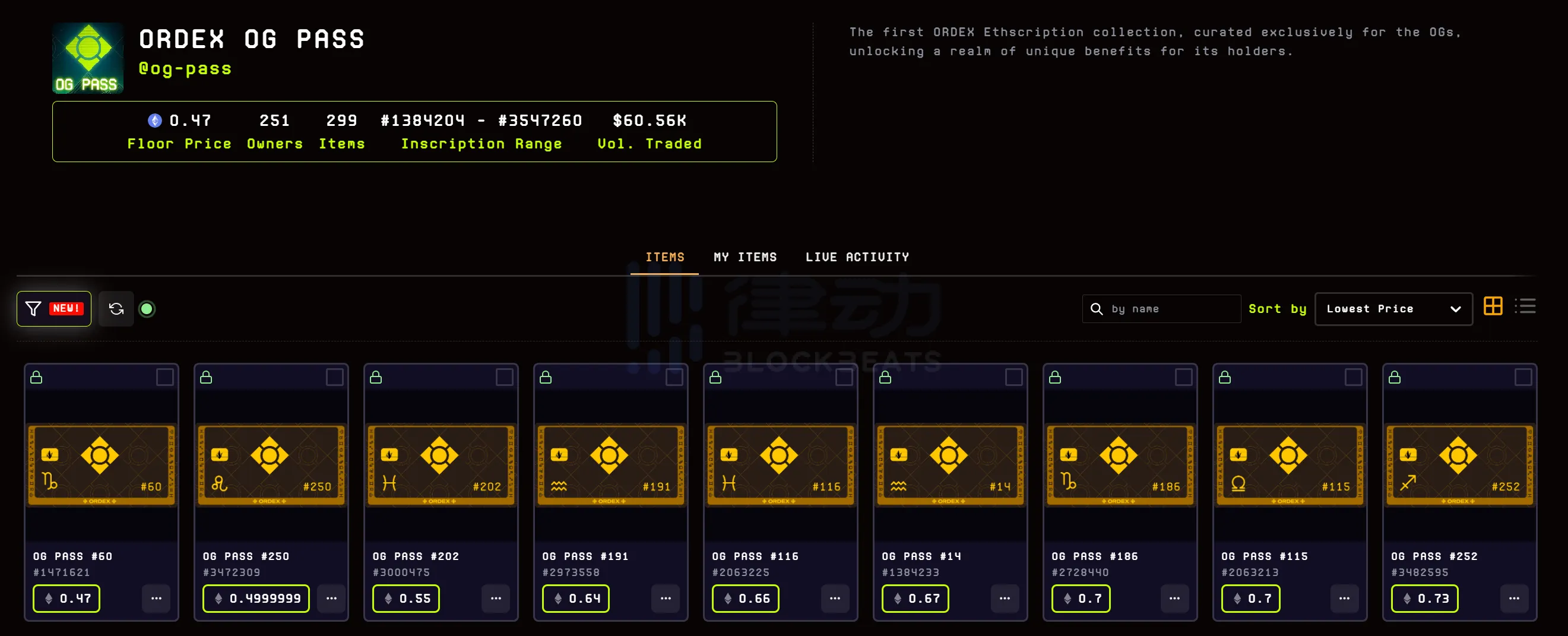Buy OG Pass #252 for 0.73
Image resolution: width=1568 pixels, height=636 pixels.
1424,598
